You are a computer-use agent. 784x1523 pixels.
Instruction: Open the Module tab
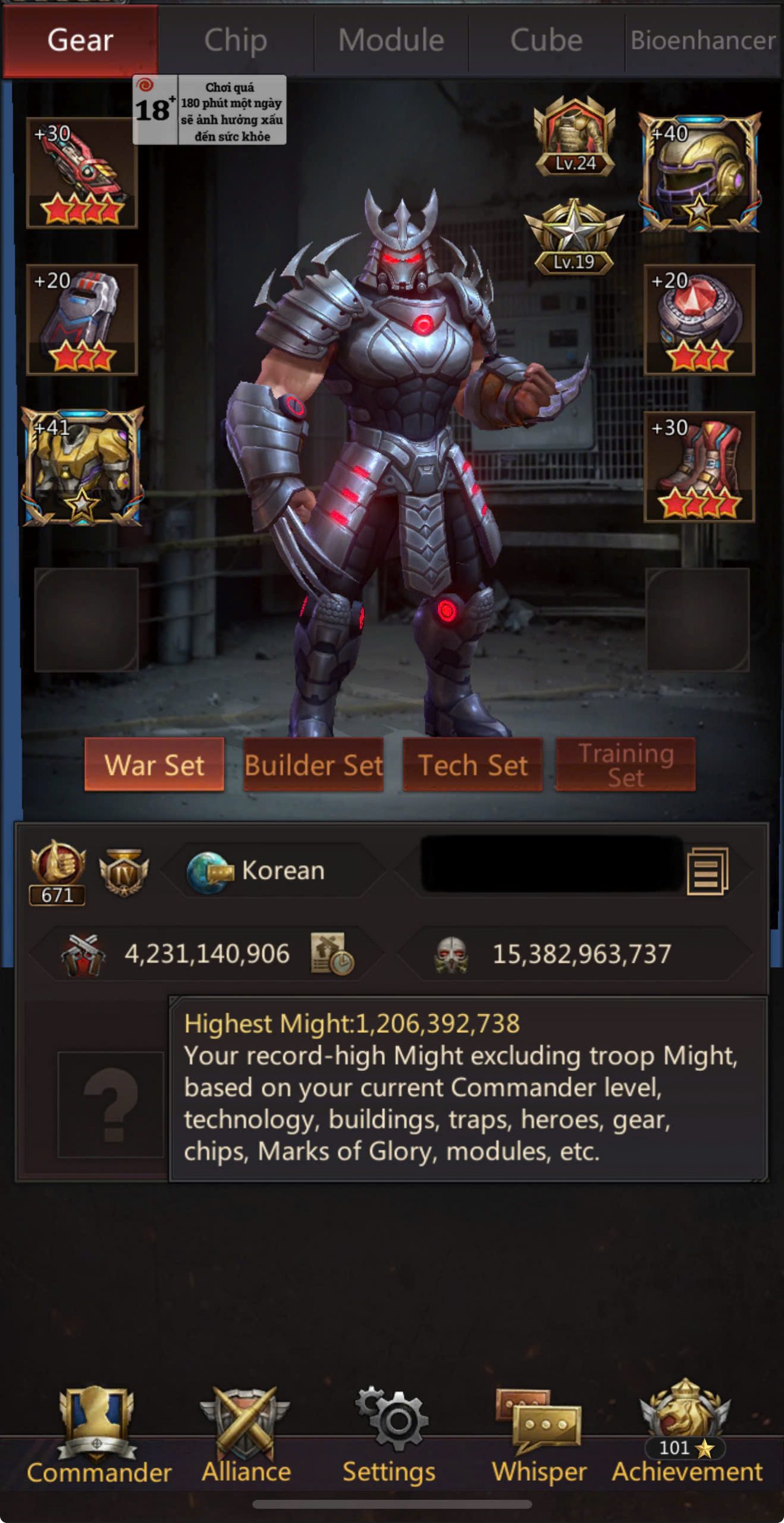point(391,40)
